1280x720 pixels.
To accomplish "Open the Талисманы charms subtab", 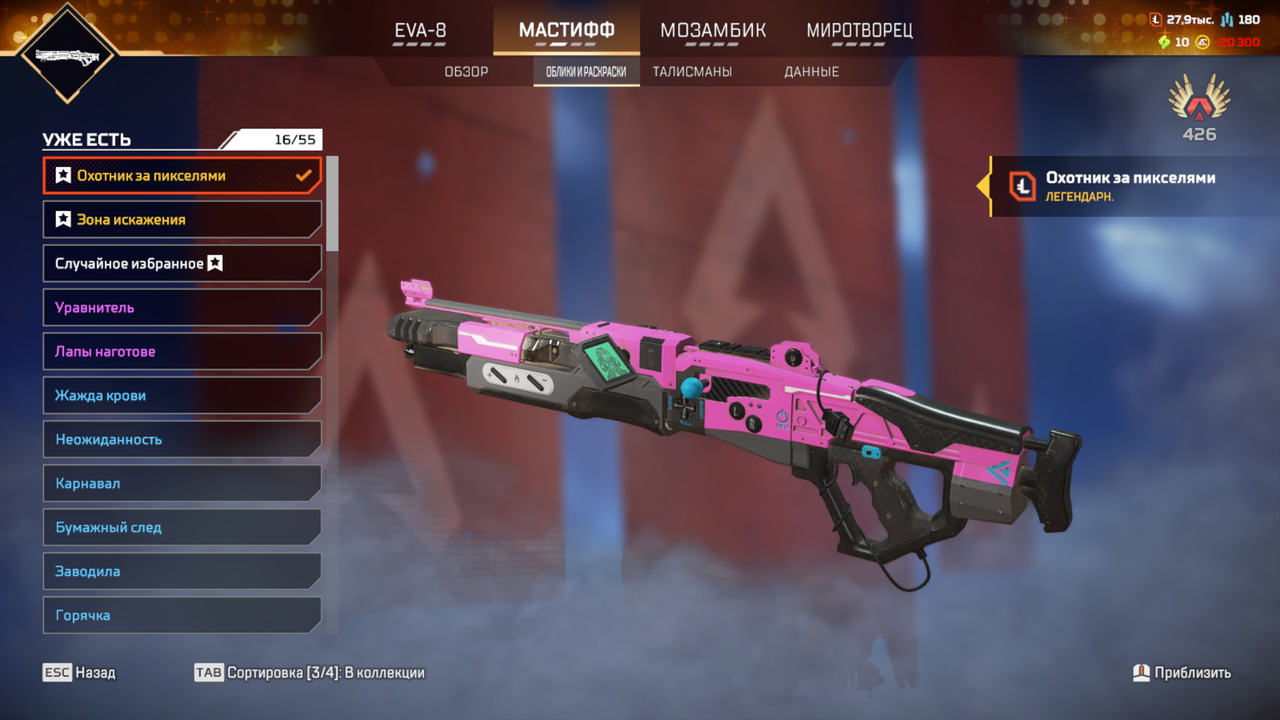I will (692, 72).
